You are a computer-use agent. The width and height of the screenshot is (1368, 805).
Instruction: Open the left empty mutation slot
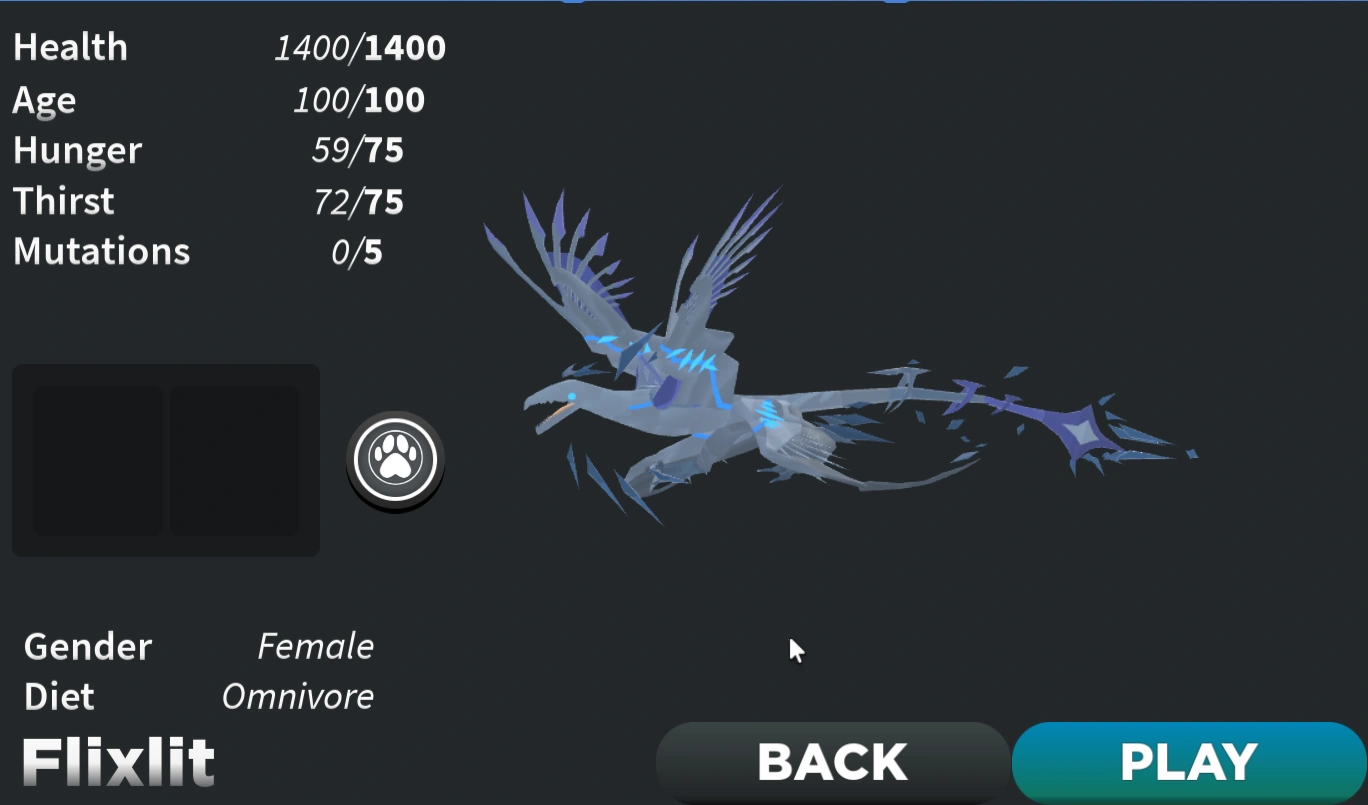point(96,461)
